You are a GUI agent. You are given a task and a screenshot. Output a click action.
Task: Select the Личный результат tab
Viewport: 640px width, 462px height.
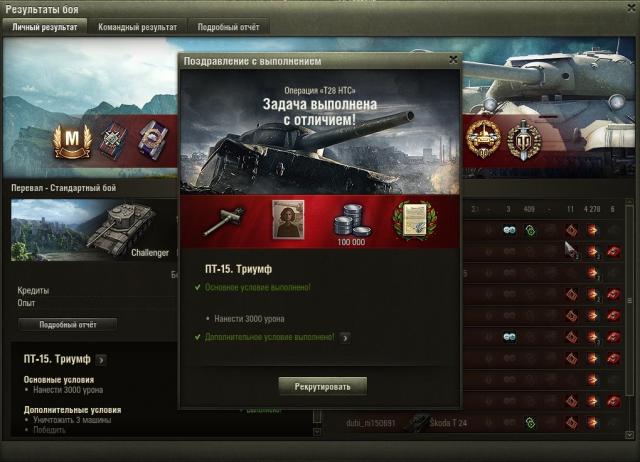44,27
